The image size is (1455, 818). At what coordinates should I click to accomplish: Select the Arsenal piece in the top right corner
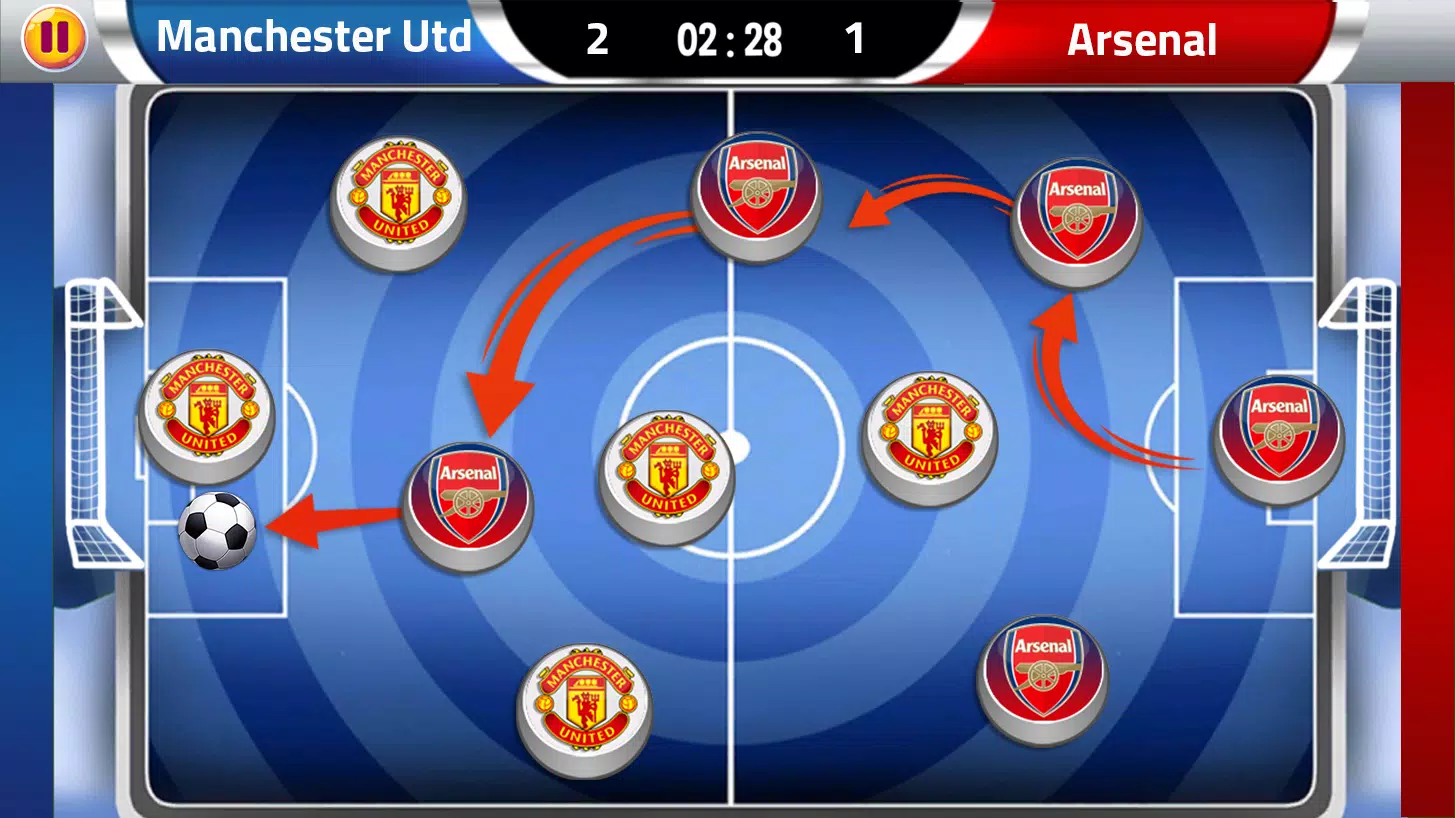click(1078, 215)
